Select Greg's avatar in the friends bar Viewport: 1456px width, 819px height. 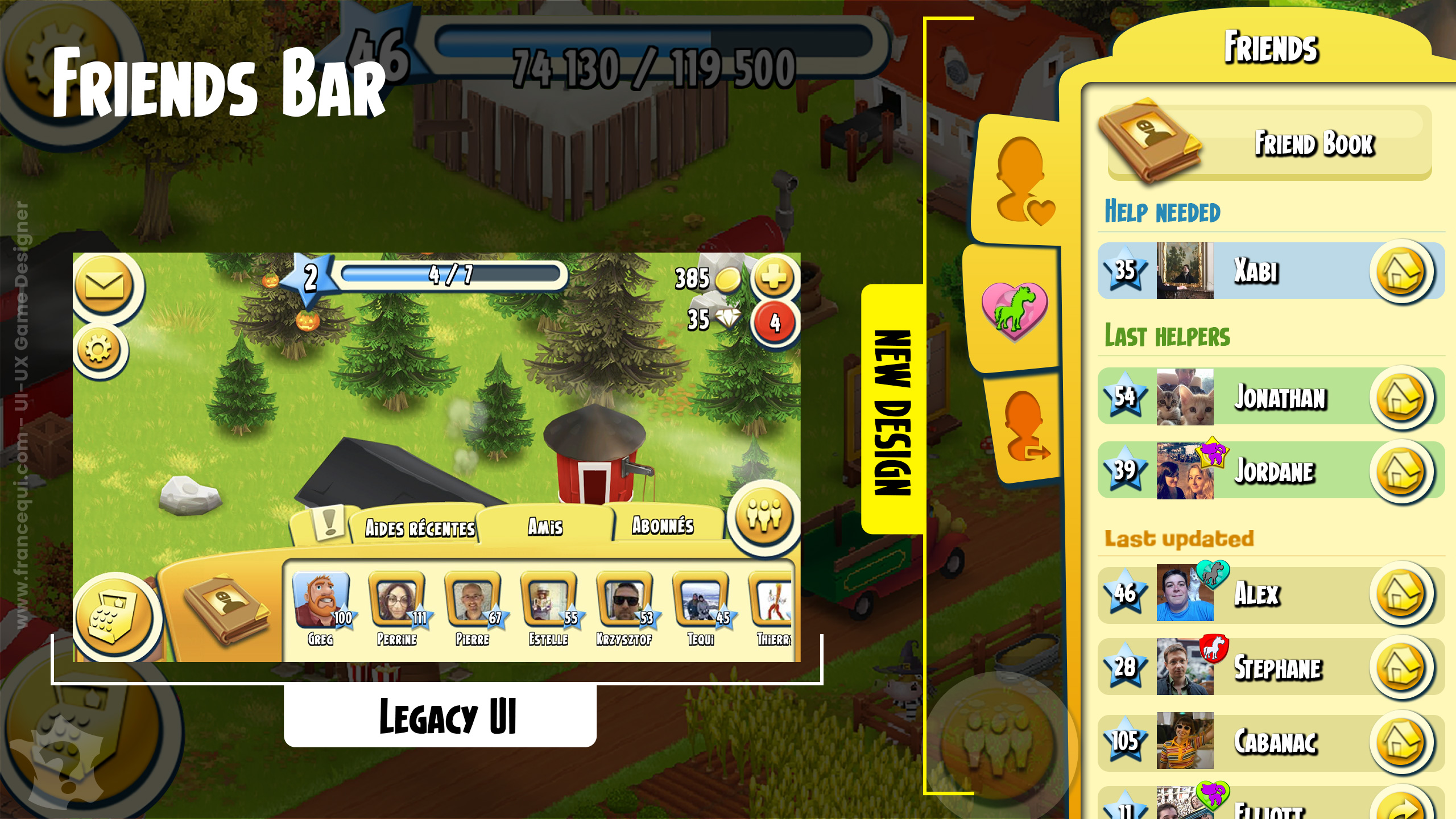tap(321, 601)
